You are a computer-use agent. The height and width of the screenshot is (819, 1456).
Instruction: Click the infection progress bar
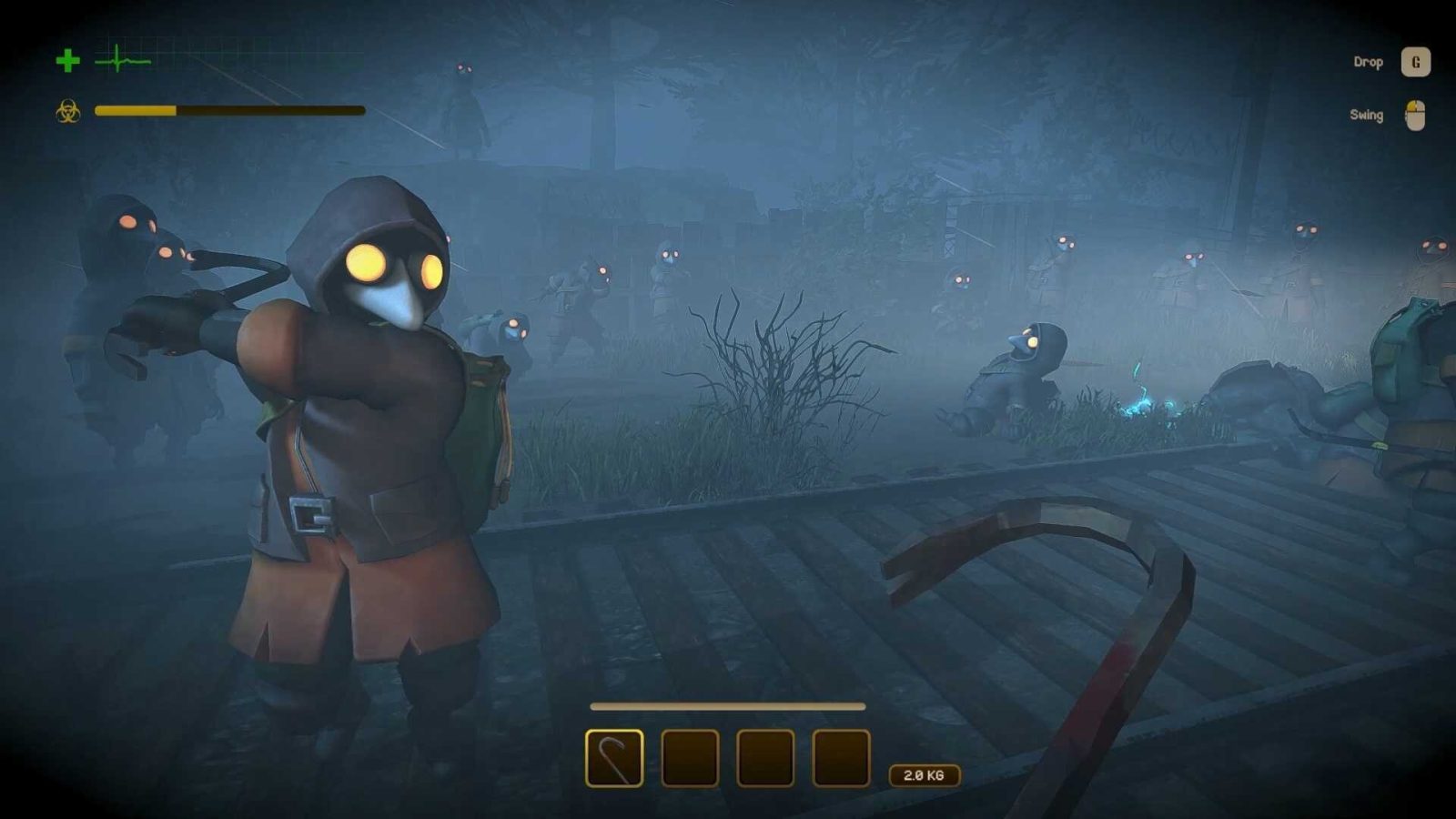[x=227, y=110]
